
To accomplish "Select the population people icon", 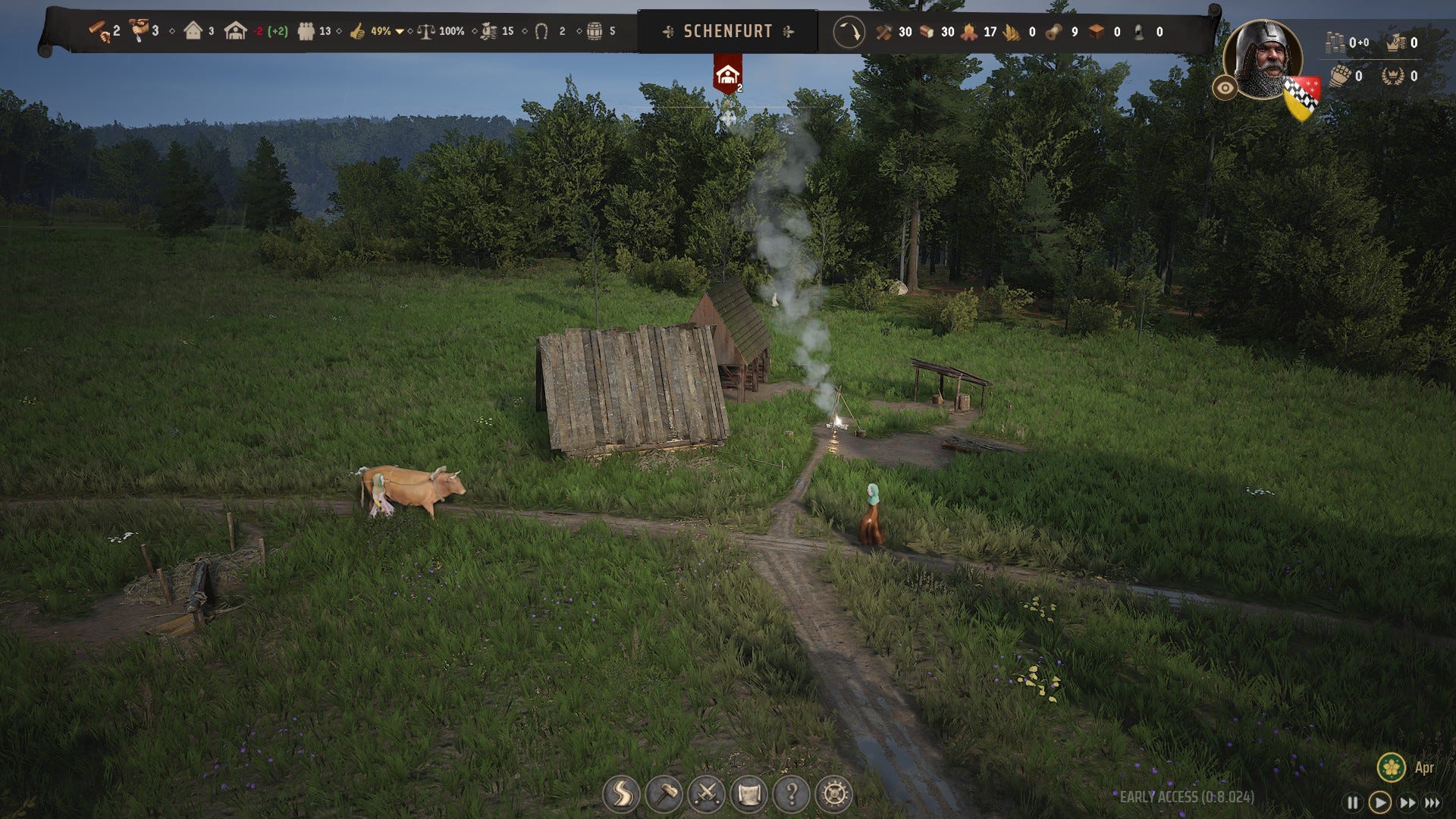I will (306, 31).
